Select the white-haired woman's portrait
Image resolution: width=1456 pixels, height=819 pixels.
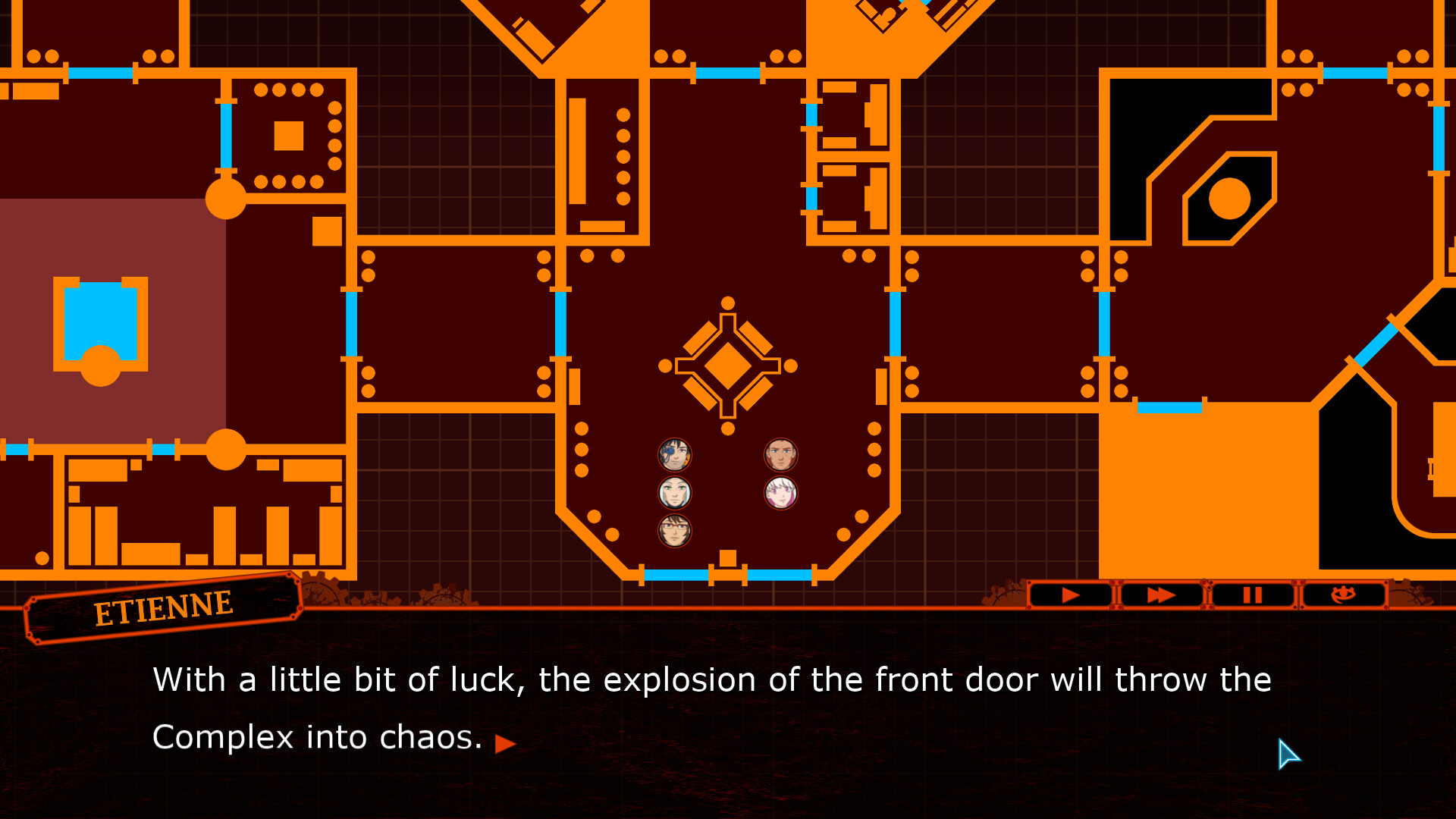[x=674, y=492]
